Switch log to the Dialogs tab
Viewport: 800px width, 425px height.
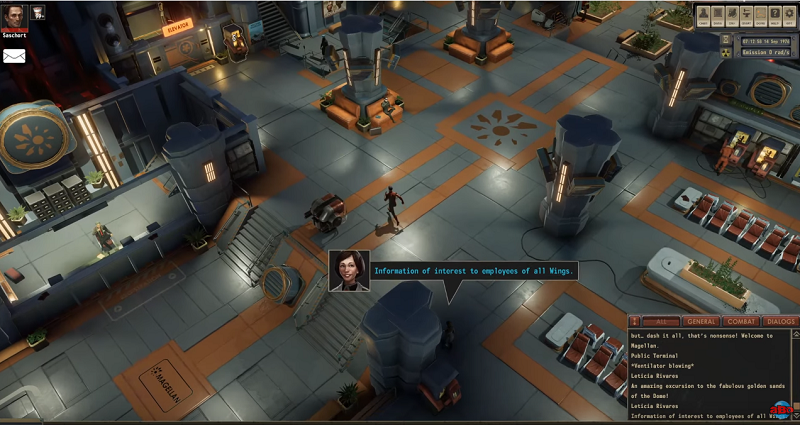780,322
